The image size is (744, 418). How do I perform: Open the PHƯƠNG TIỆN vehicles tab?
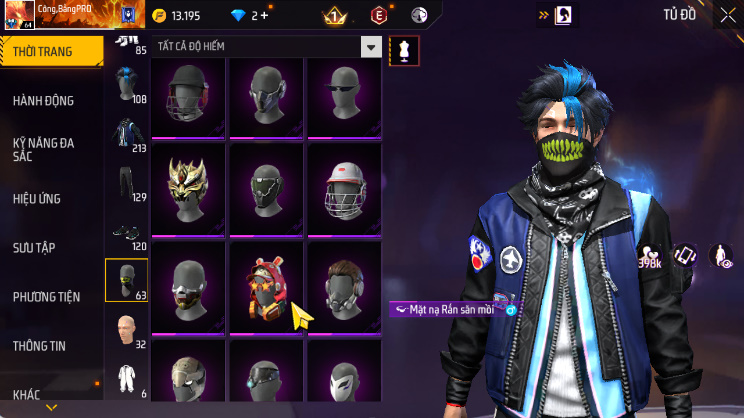[47, 296]
